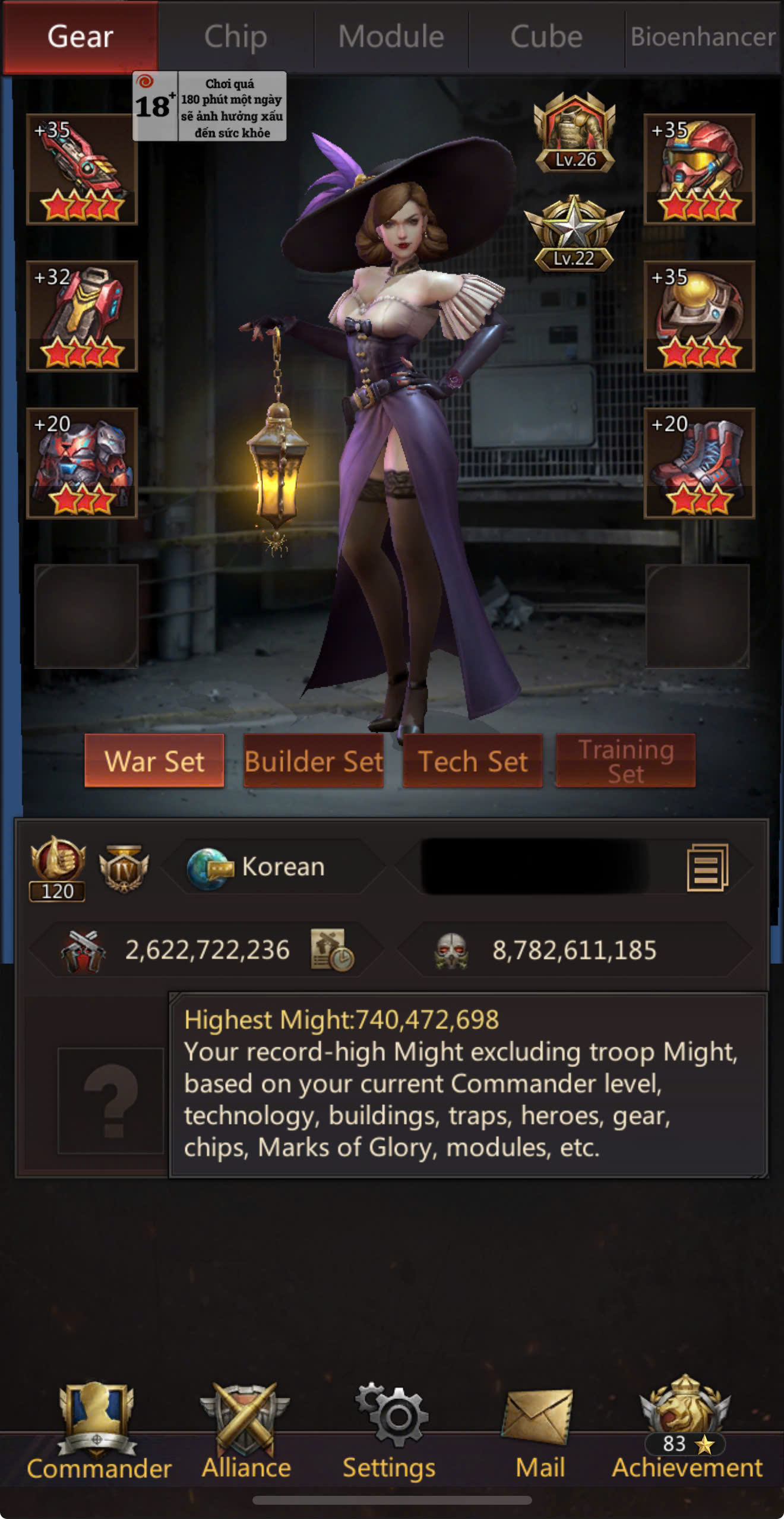This screenshot has width=784, height=1519.
Task: Click the profile details list icon
Action: [707, 867]
